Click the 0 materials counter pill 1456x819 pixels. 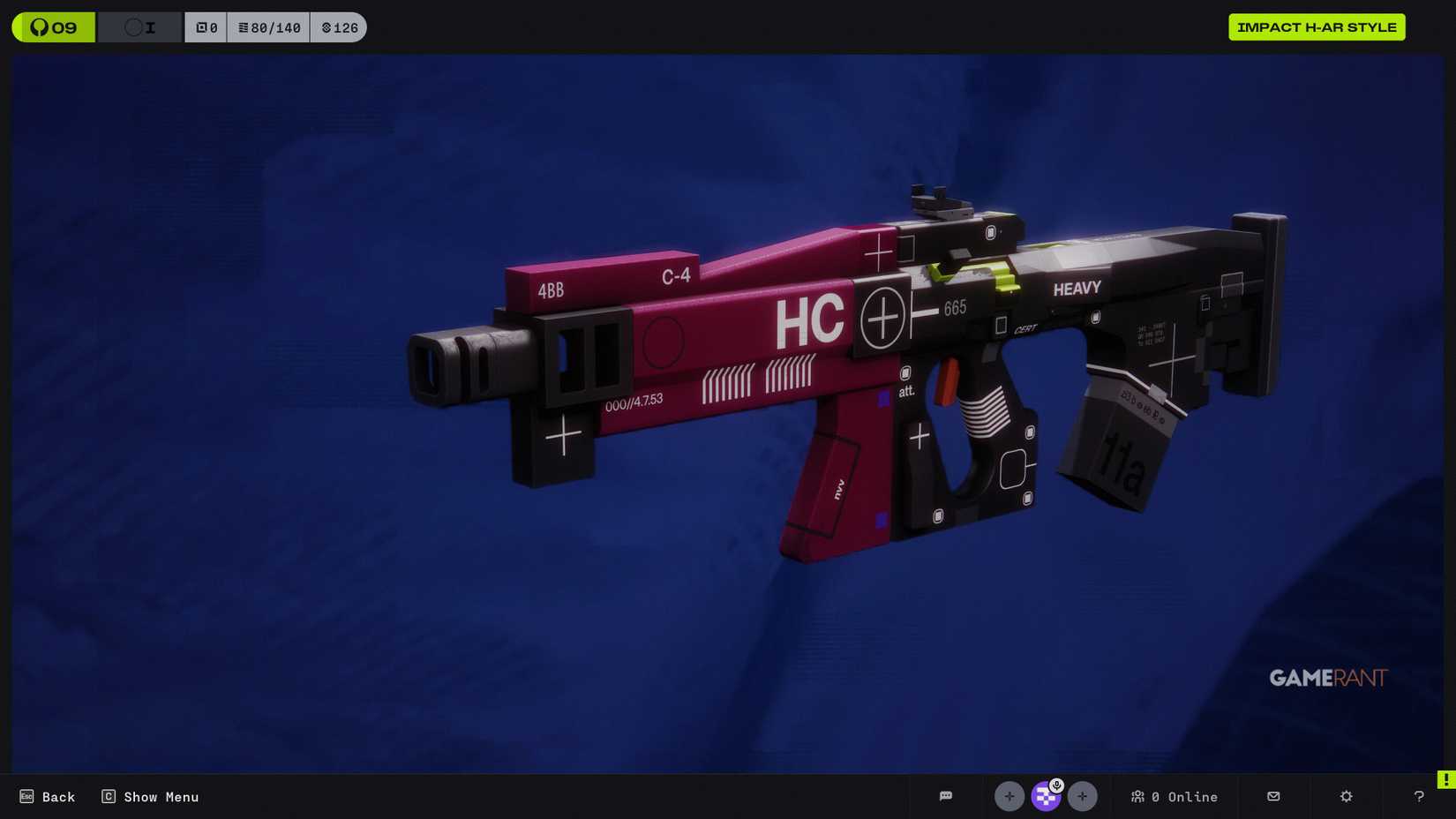[x=206, y=27]
